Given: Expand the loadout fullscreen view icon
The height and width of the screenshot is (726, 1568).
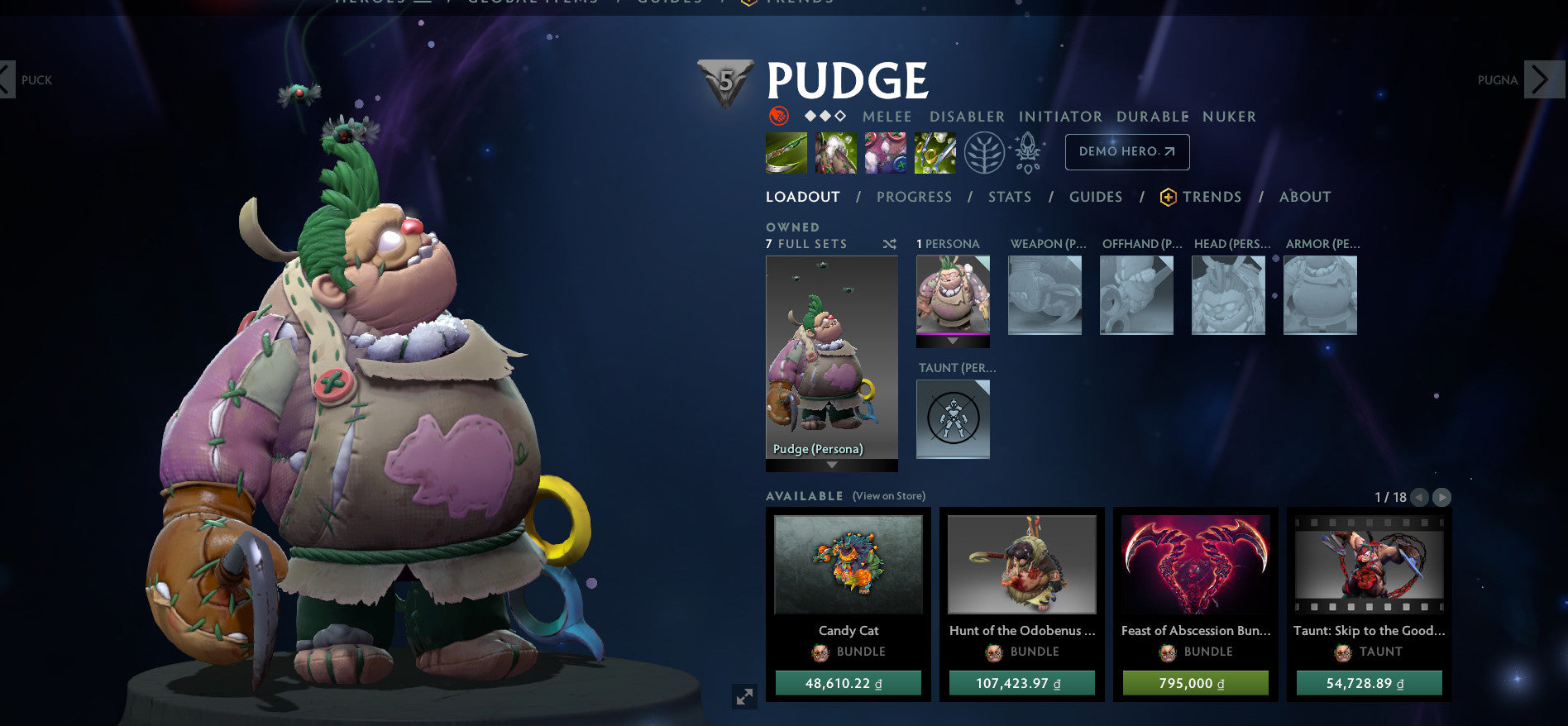Looking at the screenshot, I should 744,697.
